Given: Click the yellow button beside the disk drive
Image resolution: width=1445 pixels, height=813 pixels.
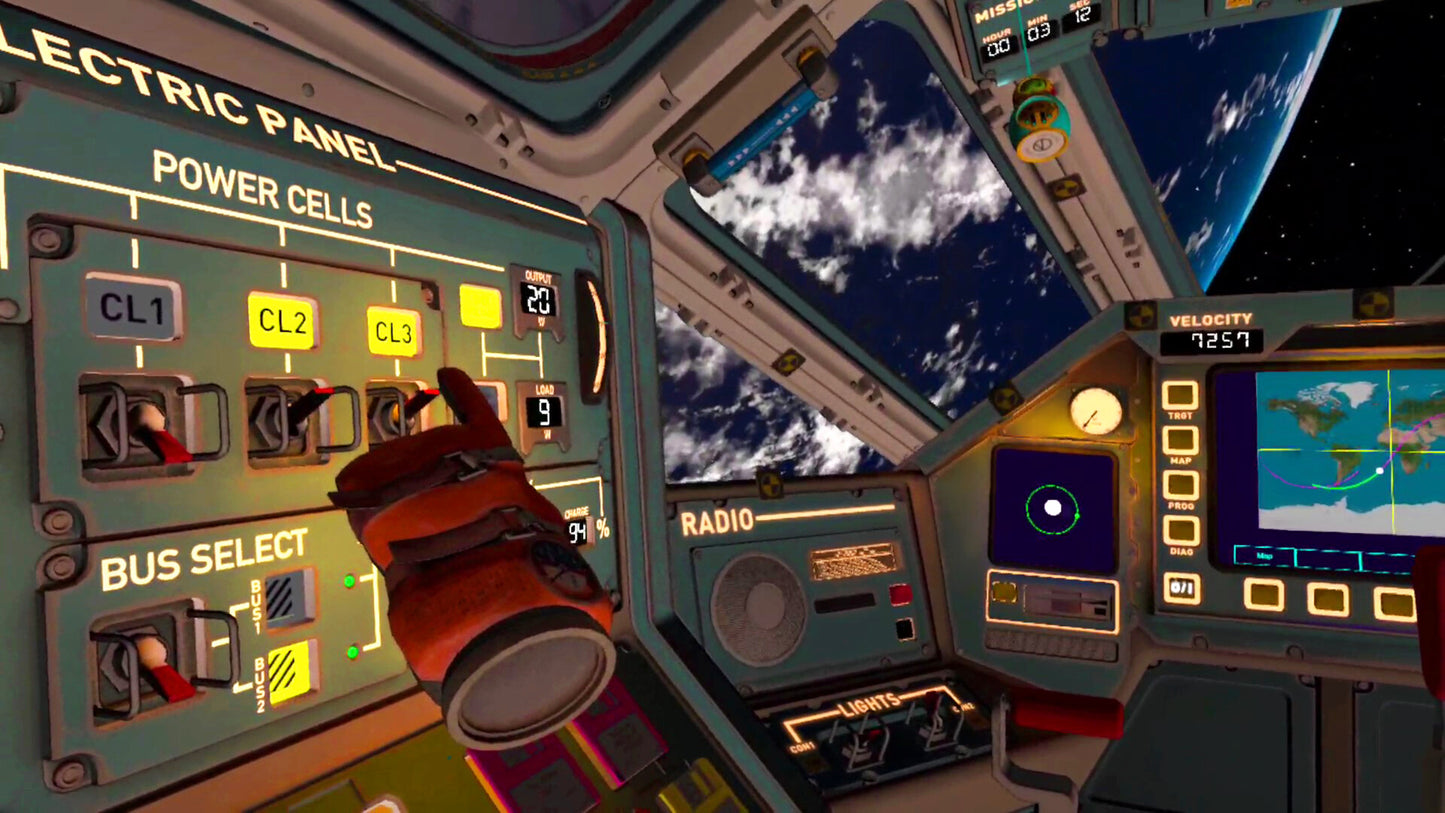Looking at the screenshot, I should point(1004,593).
